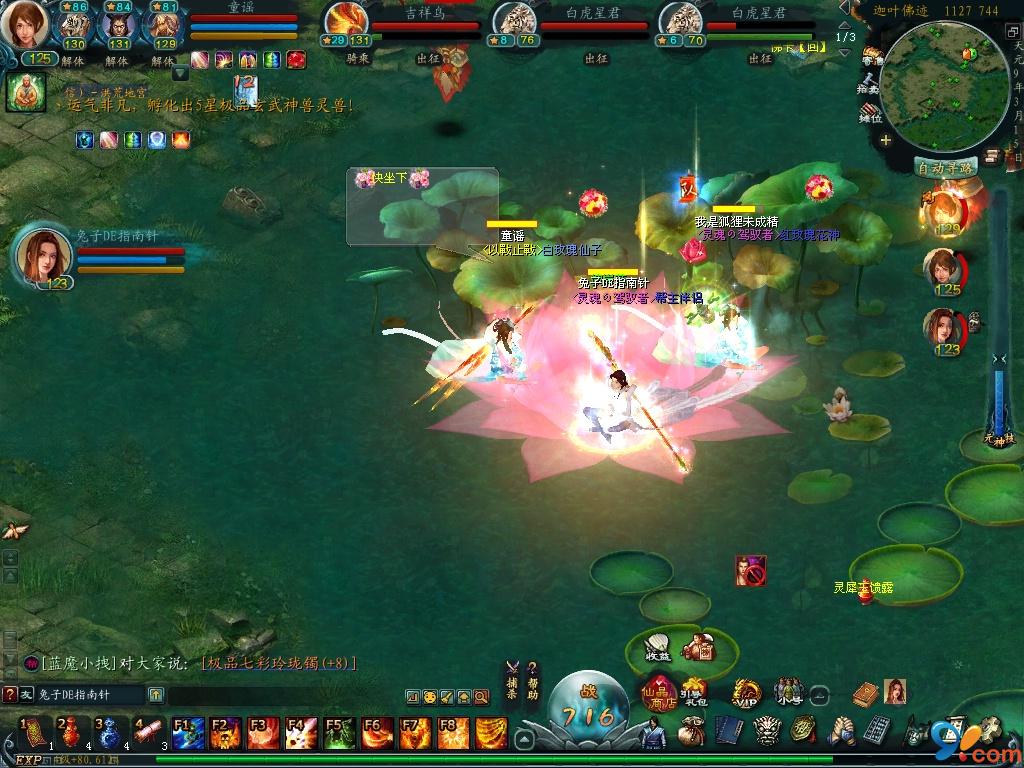Activate the F1 skill slot
The width and height of the screenshot is (1024, 768).
(187, 733)
